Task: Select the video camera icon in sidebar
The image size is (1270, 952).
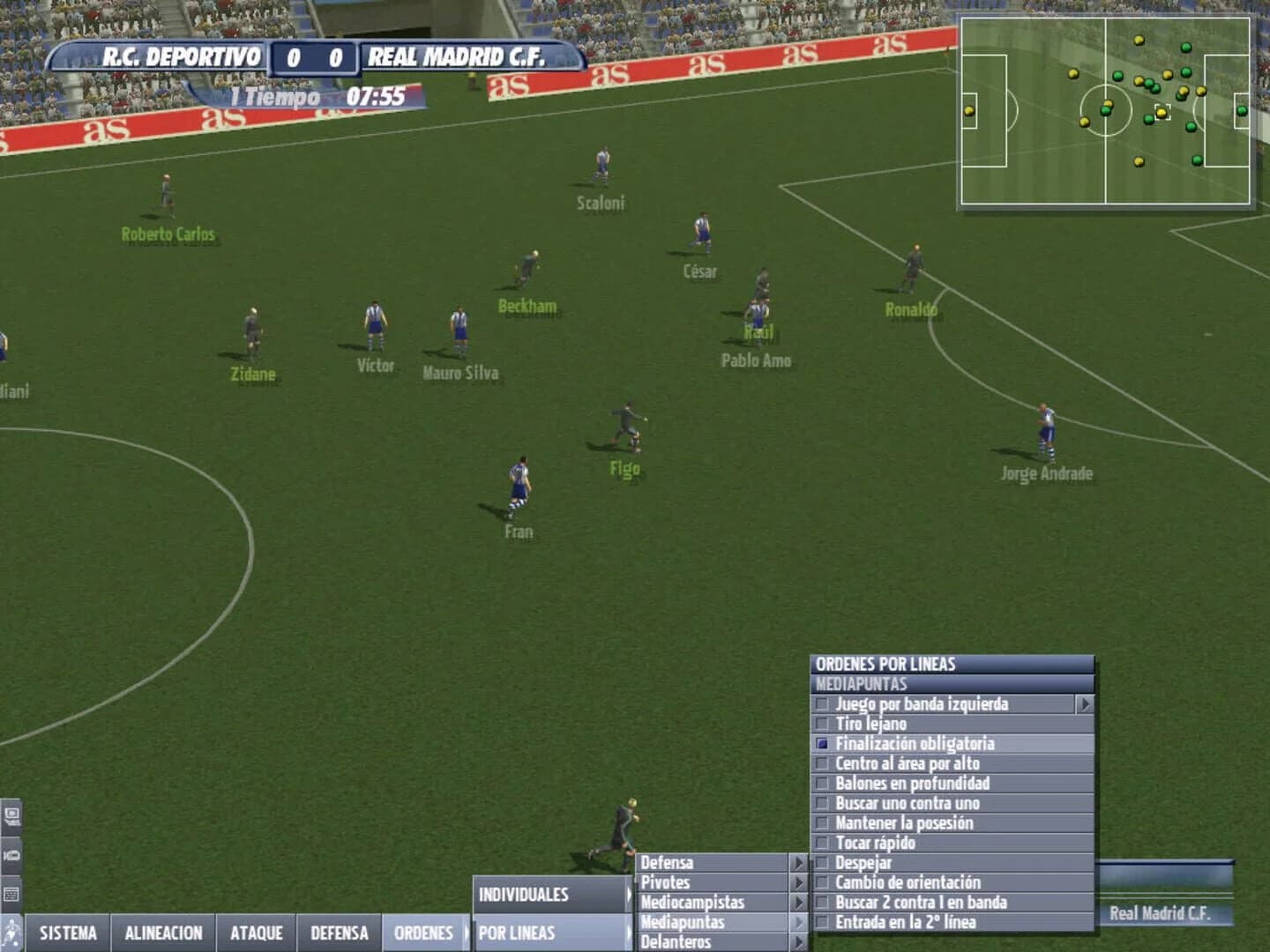Action: 12,853
